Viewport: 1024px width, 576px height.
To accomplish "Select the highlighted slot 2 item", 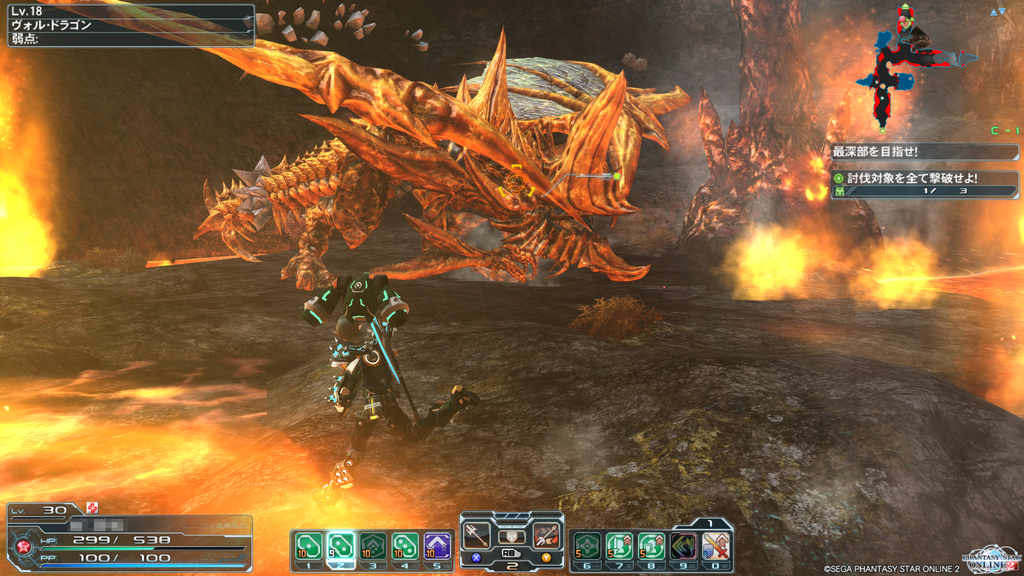I will coord(340,545).
